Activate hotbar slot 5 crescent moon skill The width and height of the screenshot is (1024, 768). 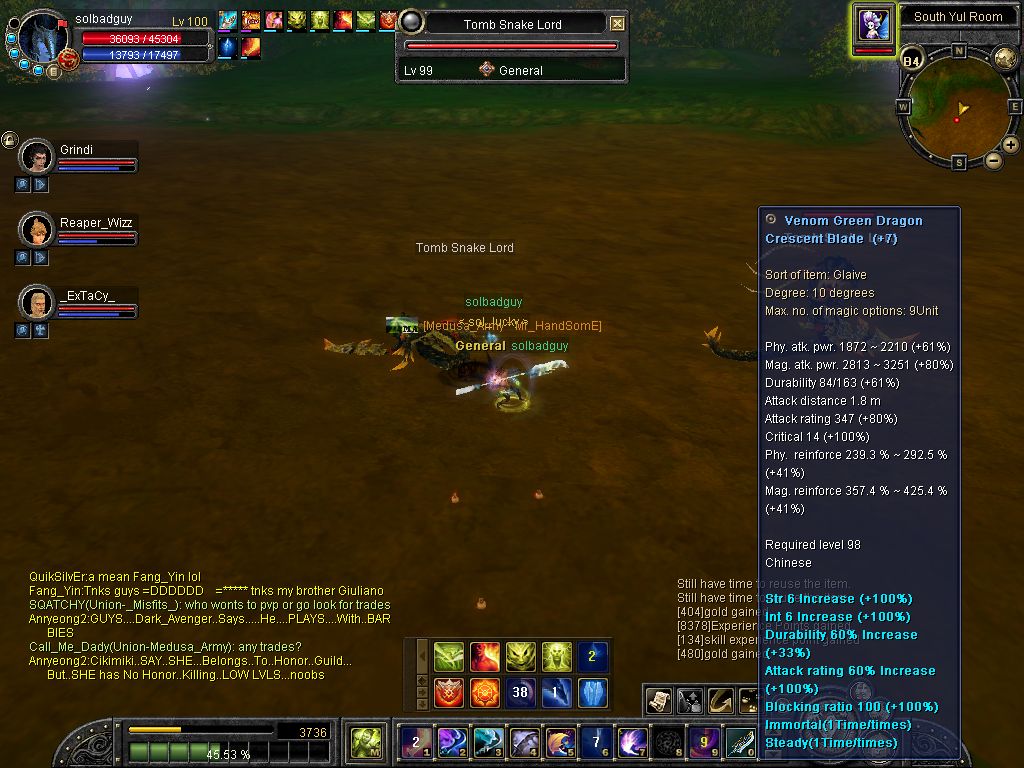click(559, 742)
